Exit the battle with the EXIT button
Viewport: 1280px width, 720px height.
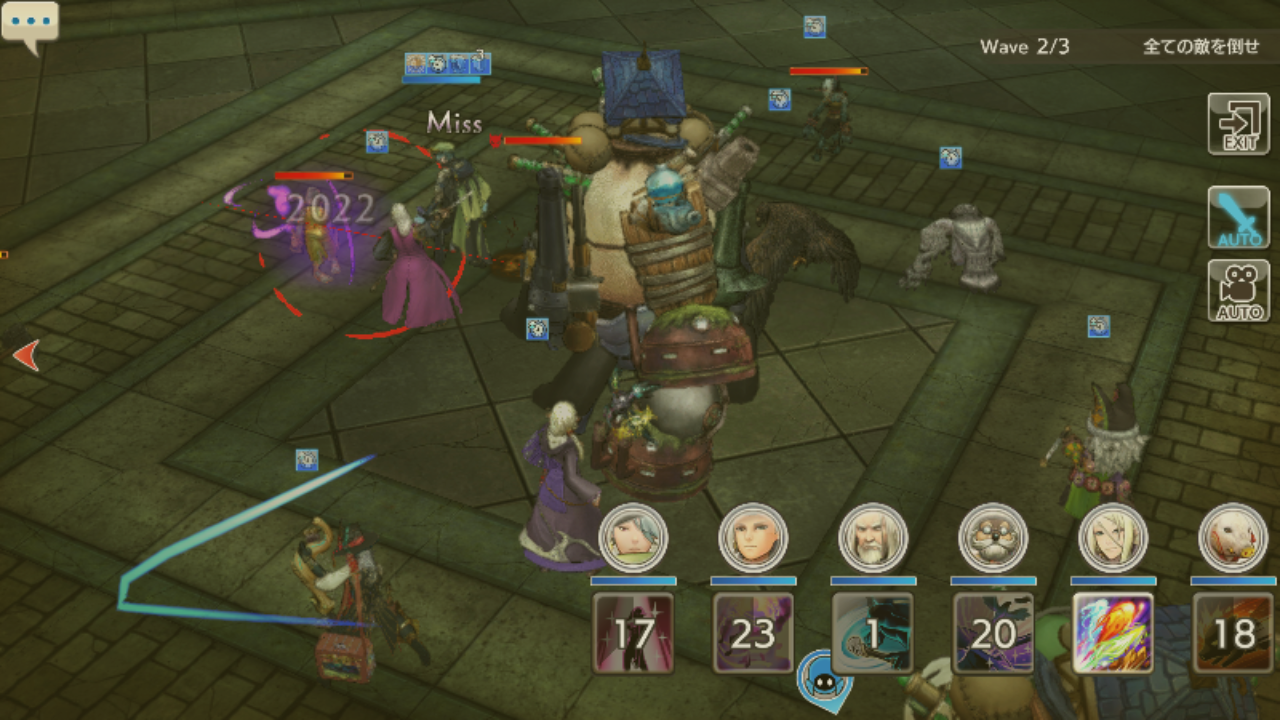point(1238,124)
